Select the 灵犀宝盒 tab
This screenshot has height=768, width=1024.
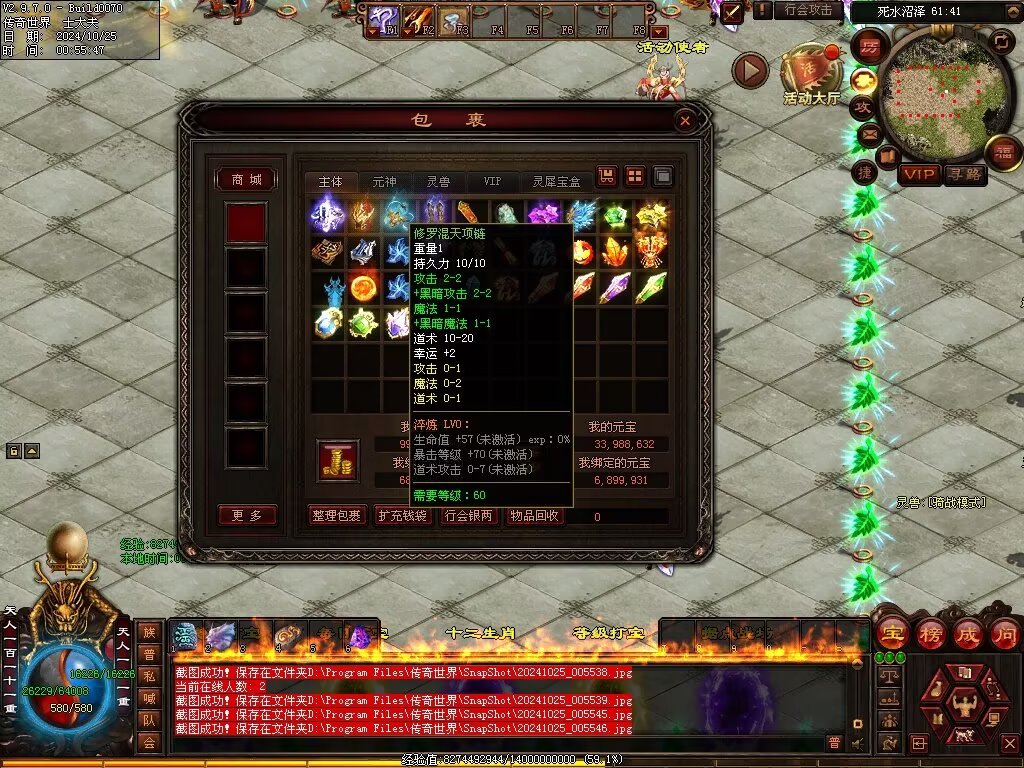click(555, 182)
